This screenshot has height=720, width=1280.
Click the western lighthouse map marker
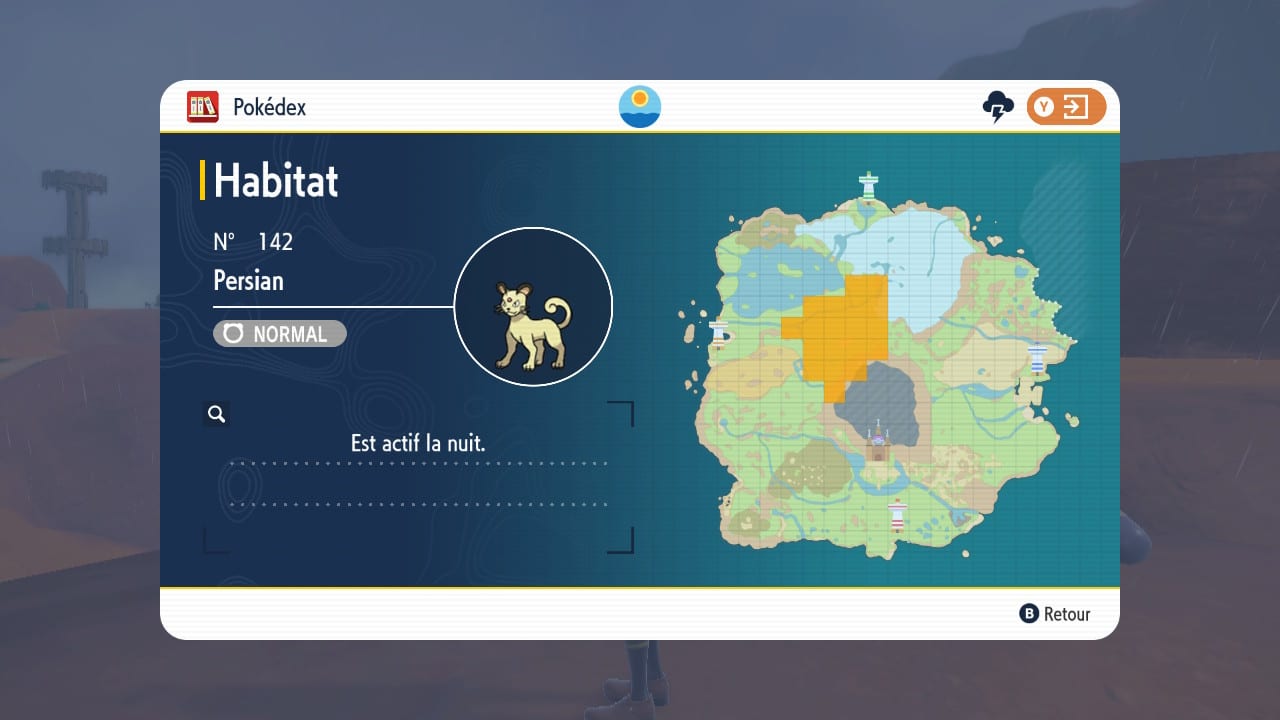click(718, 335)
